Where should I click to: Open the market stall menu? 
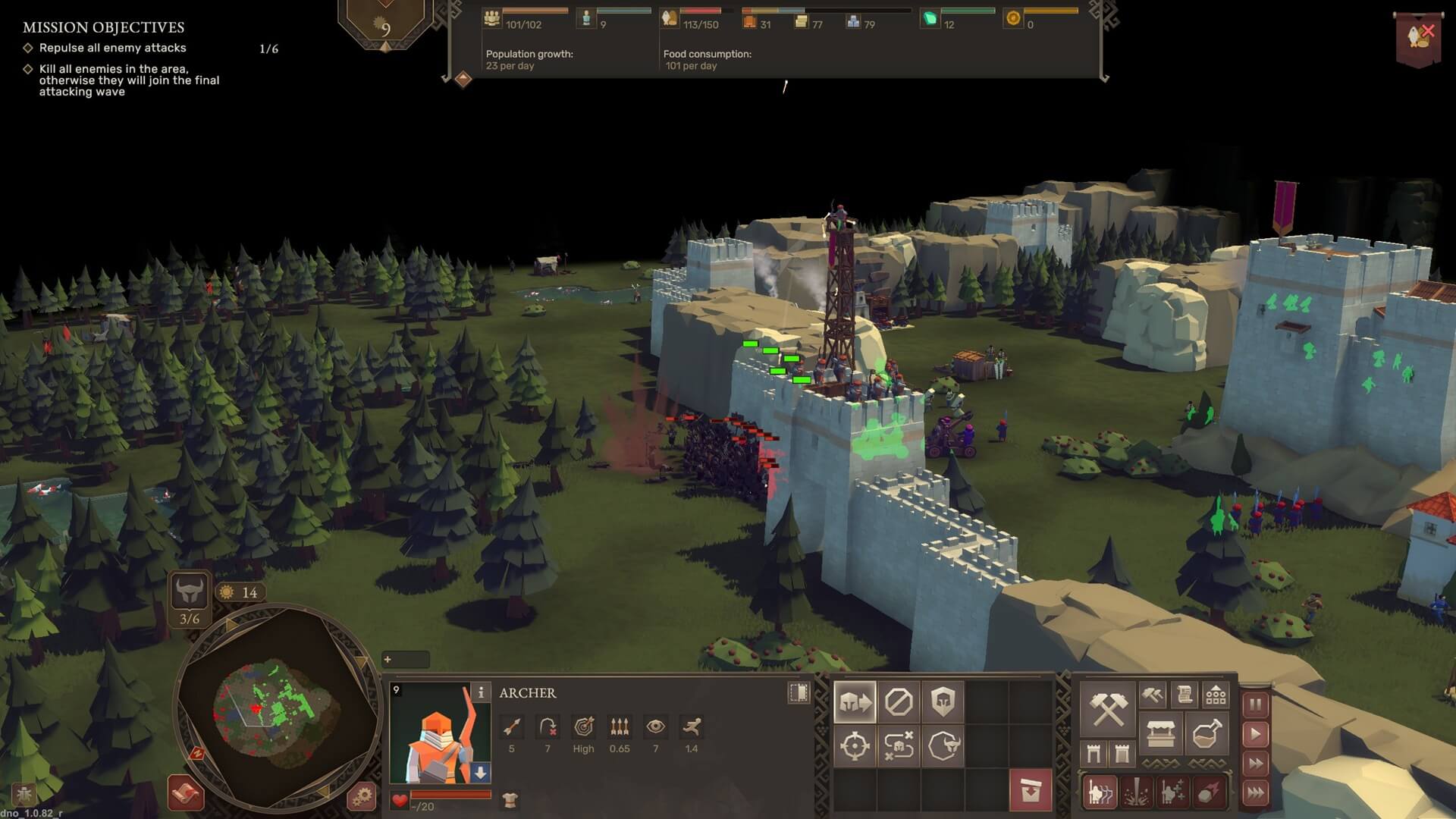point(1161,734)
